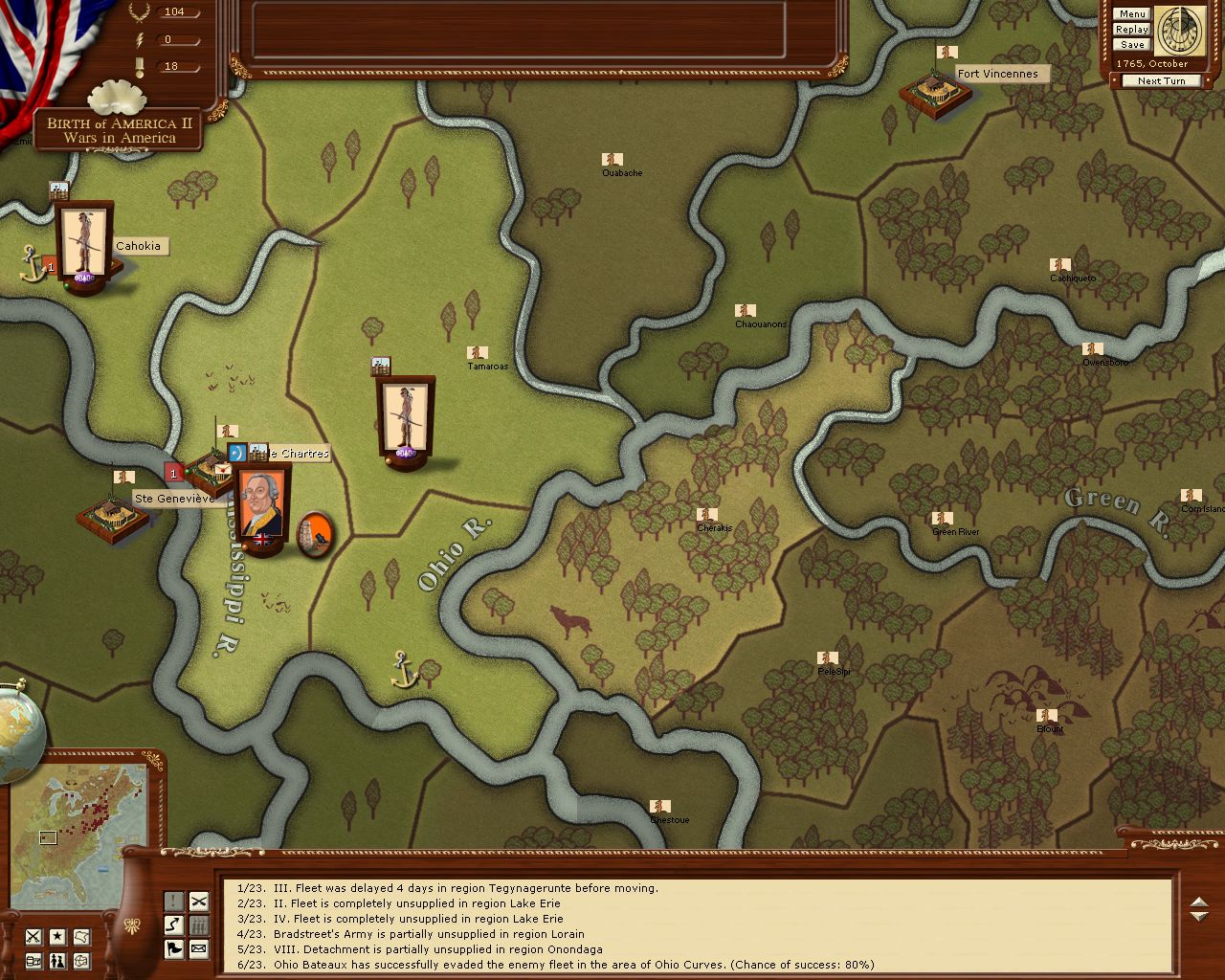This screenshot has height=980, width=1225.
Task: Choose the winding arrow message filter
Action: tap(173, 925)
